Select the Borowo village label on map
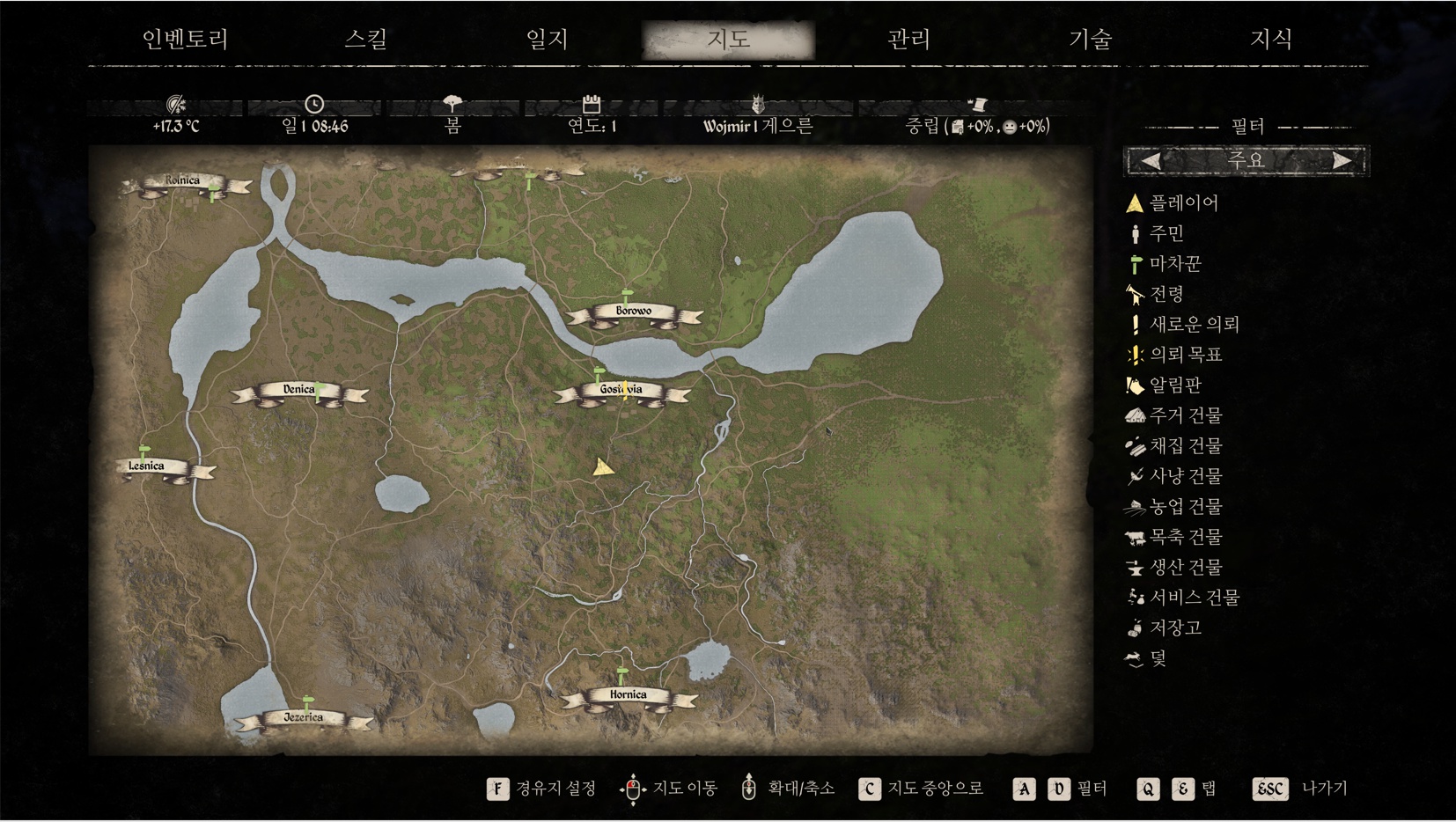The height and width of the screenshot is (822, 1456). (x=634, y=312)
